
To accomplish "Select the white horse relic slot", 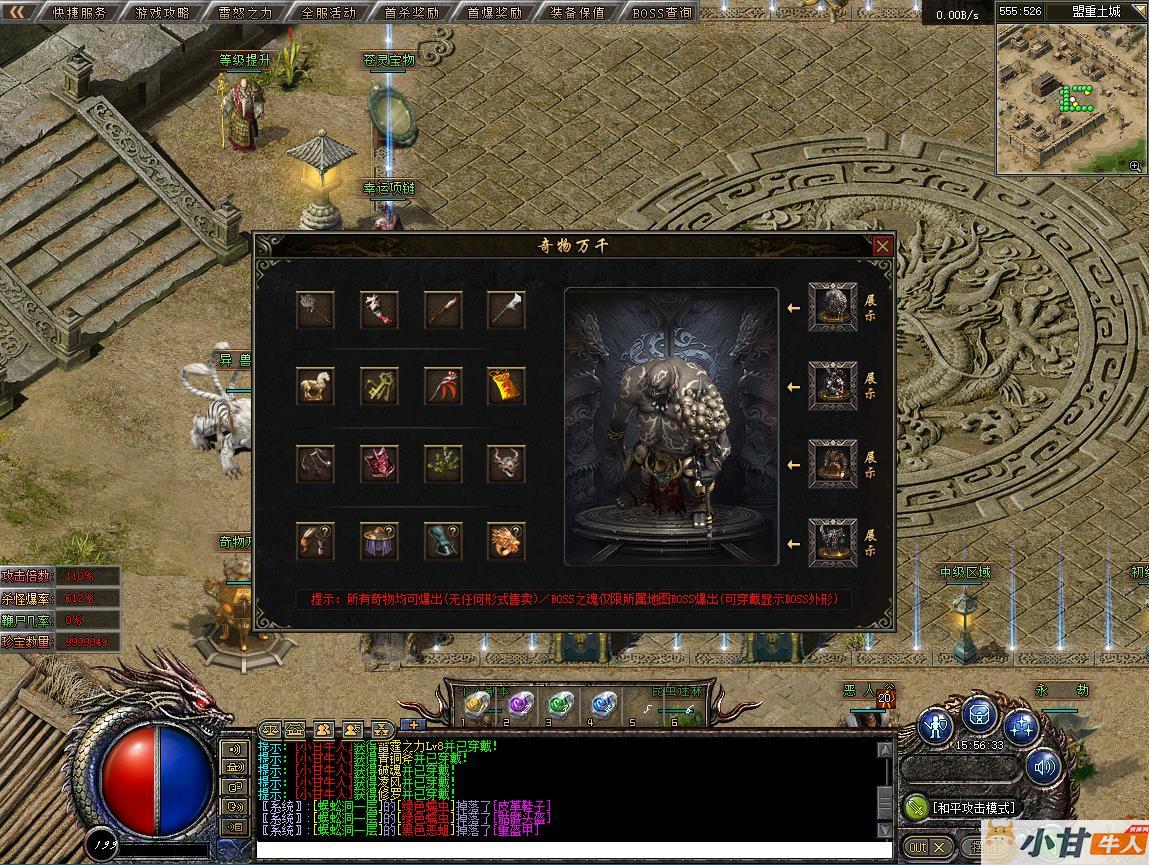I will [x=315, y=386].
